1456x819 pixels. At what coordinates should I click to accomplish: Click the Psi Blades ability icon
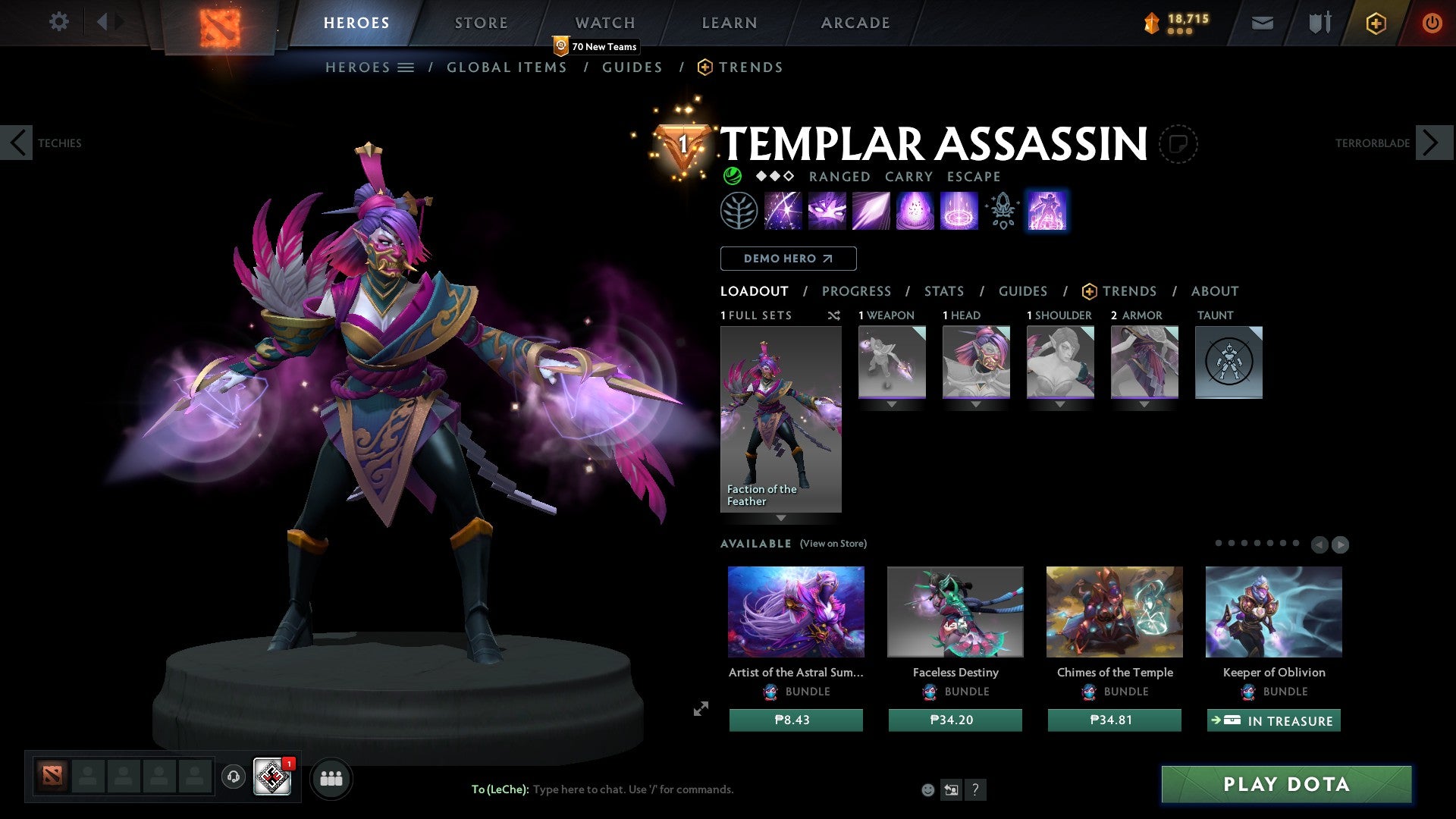click(871, 210)
